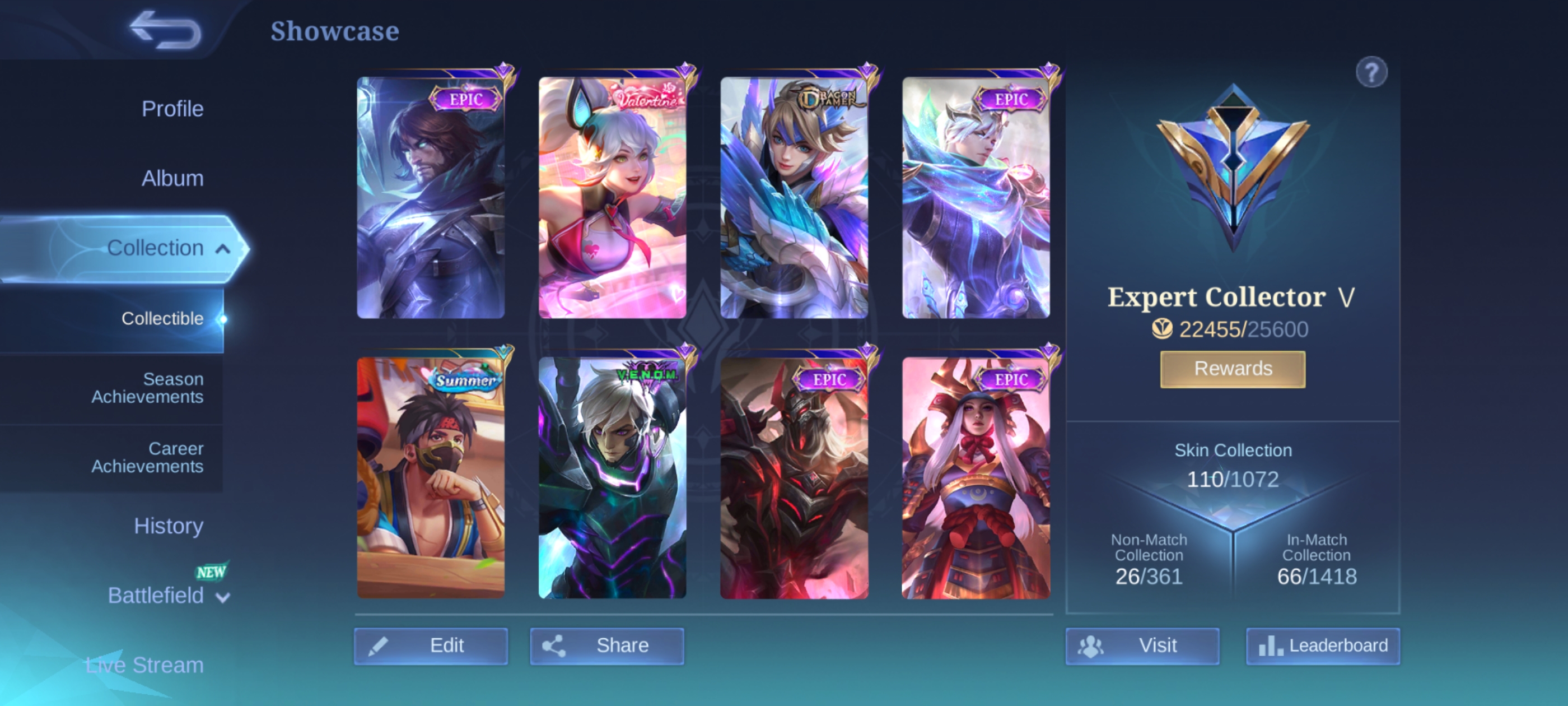
Task: Go back using the arrow button
Action: tap(166, 29)
